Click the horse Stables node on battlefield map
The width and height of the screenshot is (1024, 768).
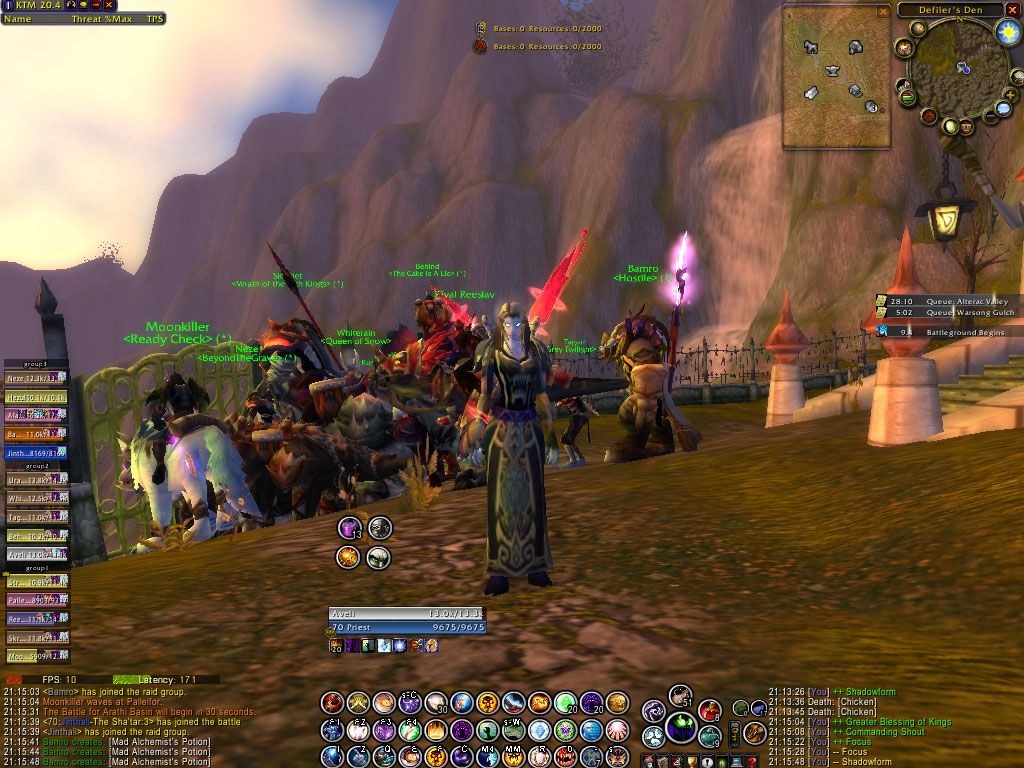pos(809,47)
